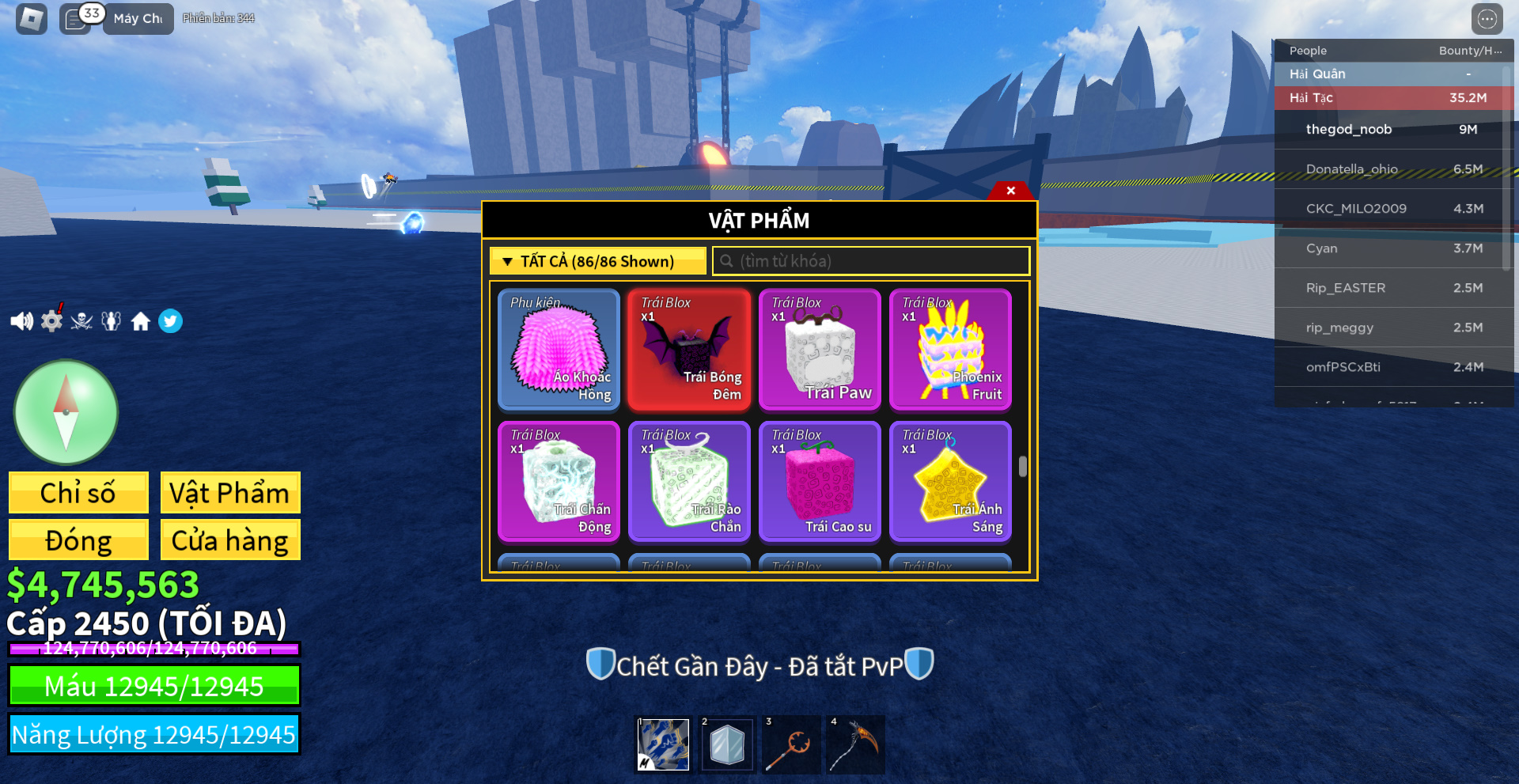This screenshot has height=784, width=1519.
Task: Click the Đóng button
Action: click(x=78, y=540)
